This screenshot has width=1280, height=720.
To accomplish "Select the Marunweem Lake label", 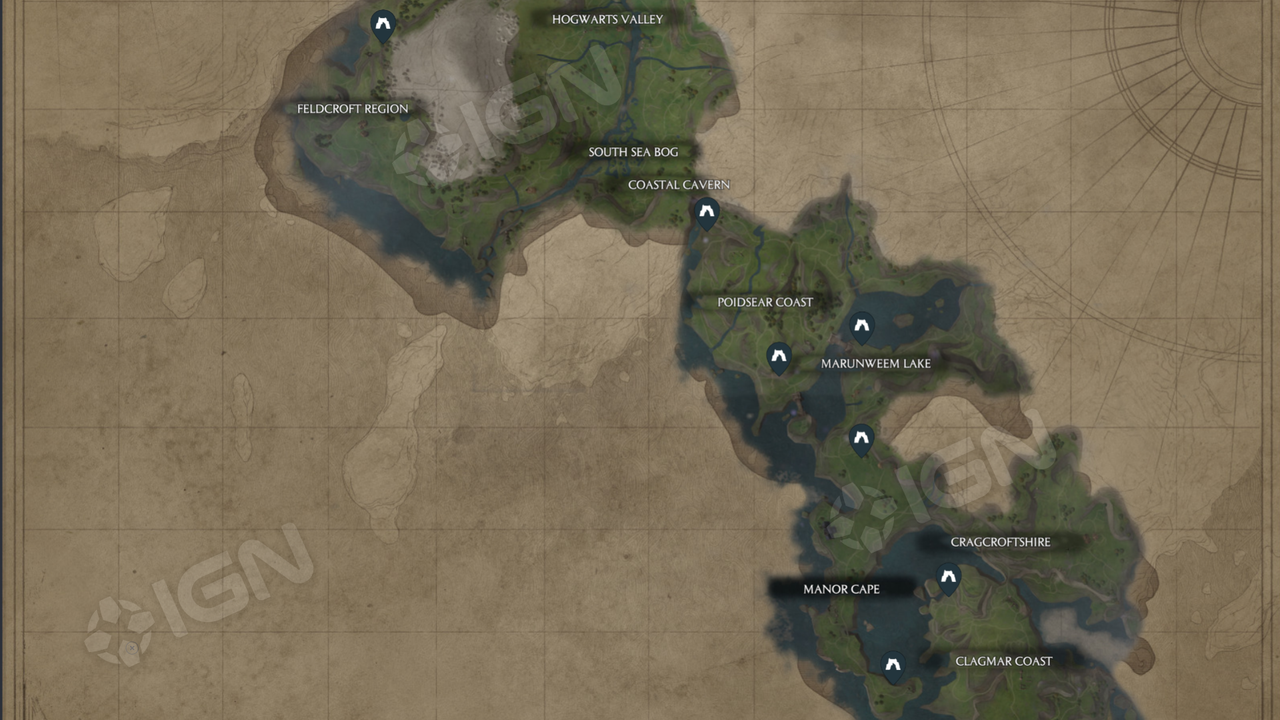I will click(x=874, y=363).
